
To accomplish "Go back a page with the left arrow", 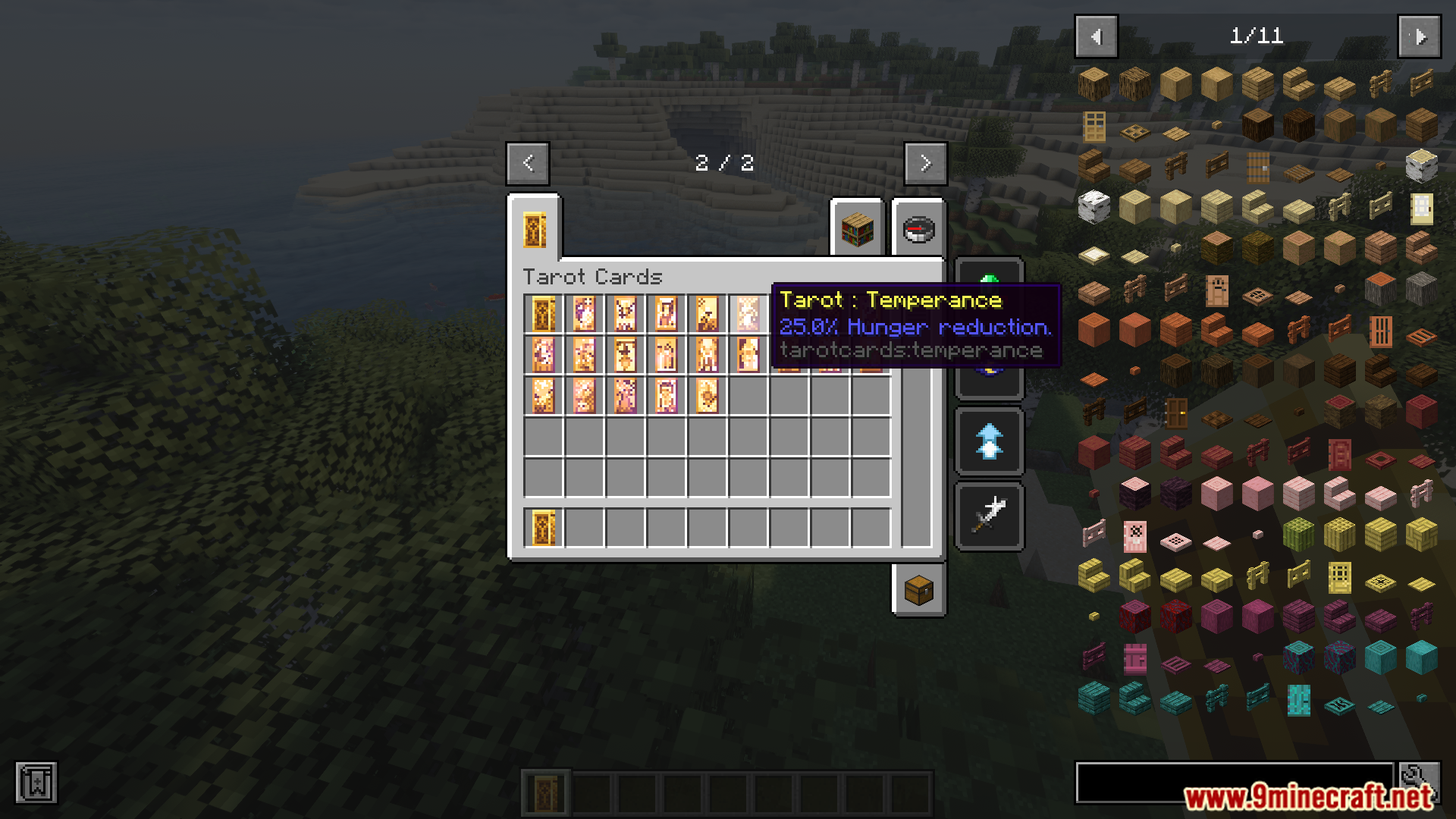I will [528, 163].
